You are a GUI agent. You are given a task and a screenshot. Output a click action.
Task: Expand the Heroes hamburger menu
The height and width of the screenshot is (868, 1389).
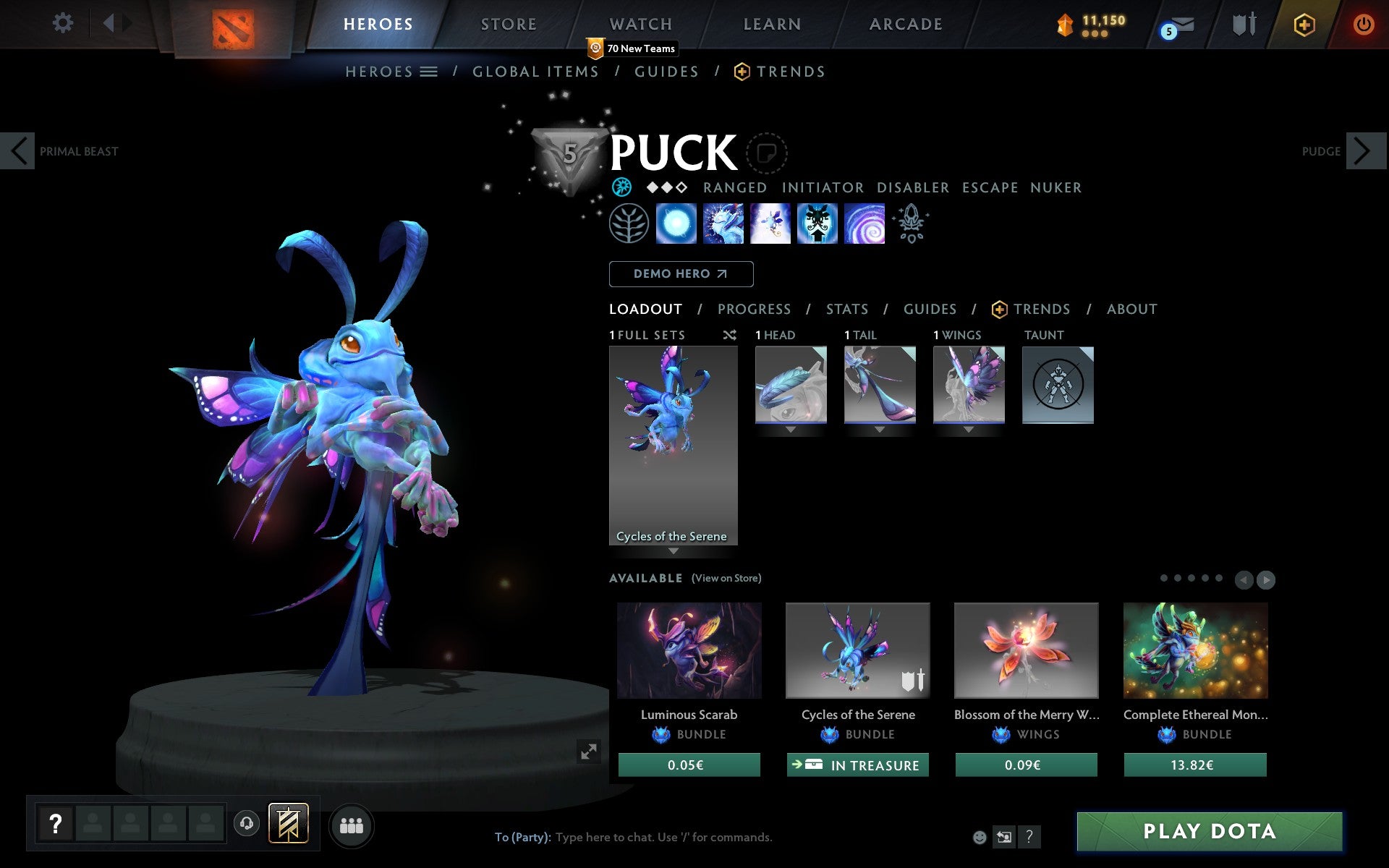(x=428, y=72)
